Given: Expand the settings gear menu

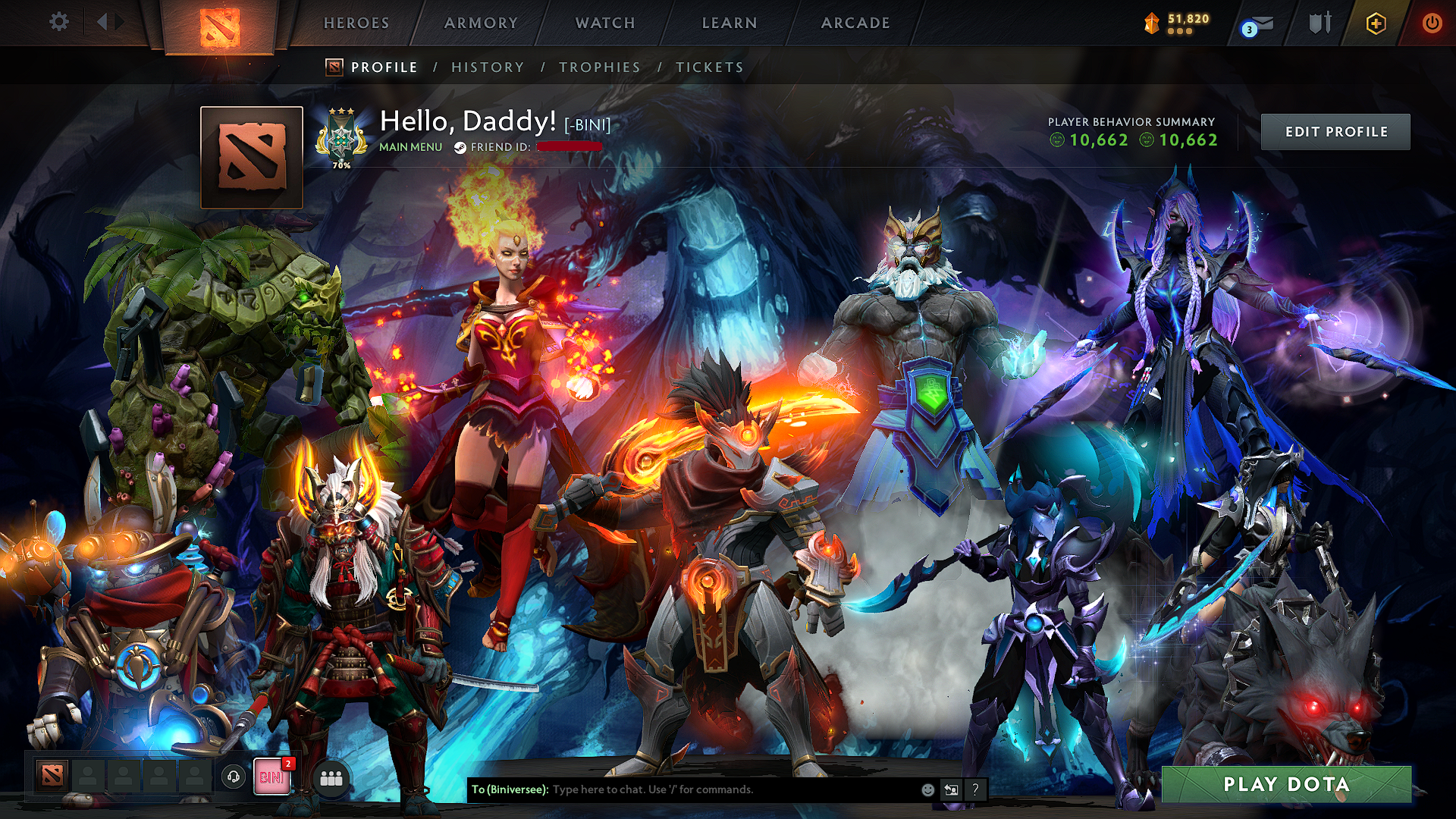Looking at the screenshot, I should [58, 23].
